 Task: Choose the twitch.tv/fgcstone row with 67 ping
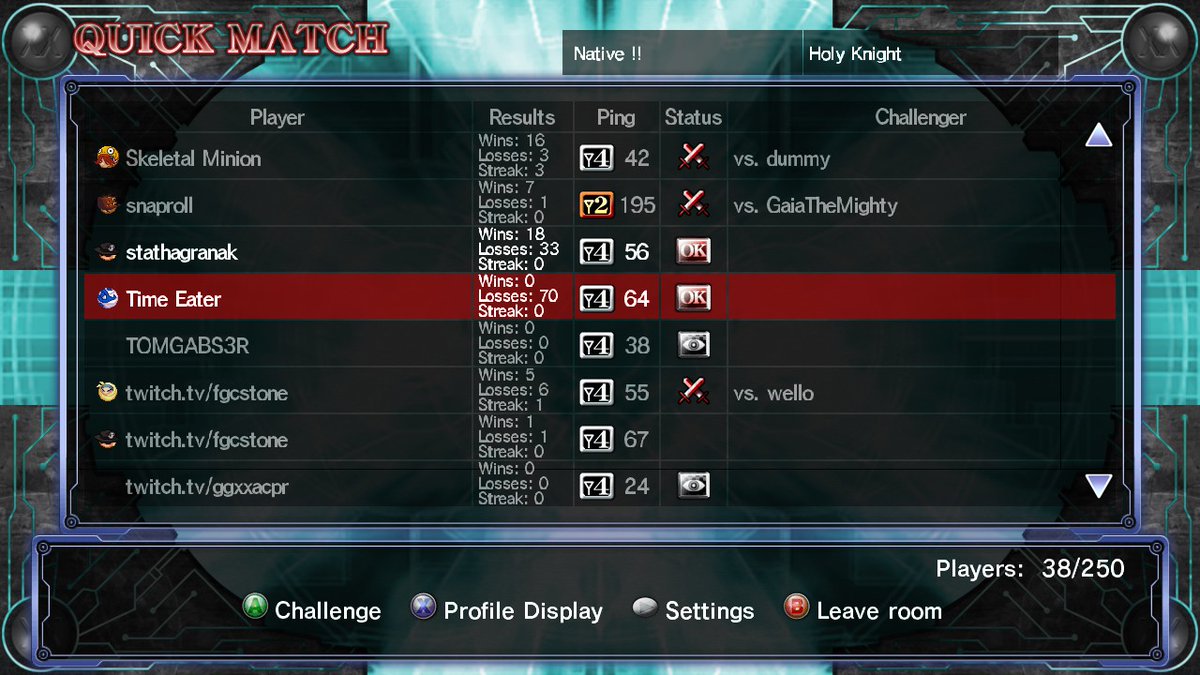[x=206, y=440]
